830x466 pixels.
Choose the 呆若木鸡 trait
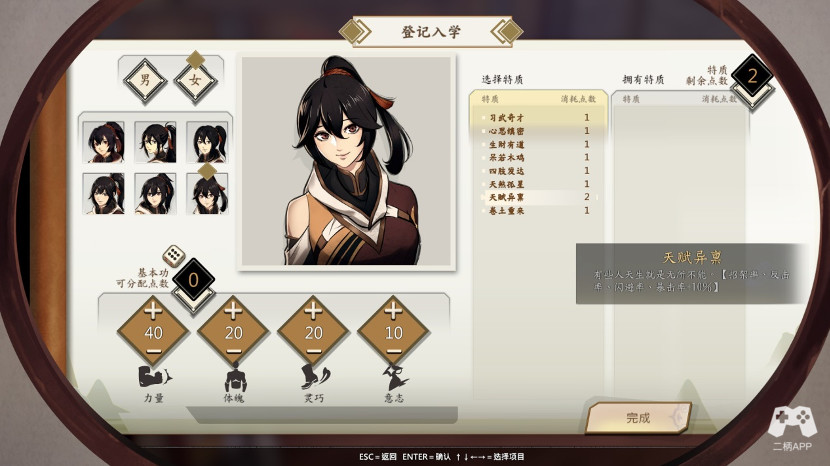[x=538, y=158]
